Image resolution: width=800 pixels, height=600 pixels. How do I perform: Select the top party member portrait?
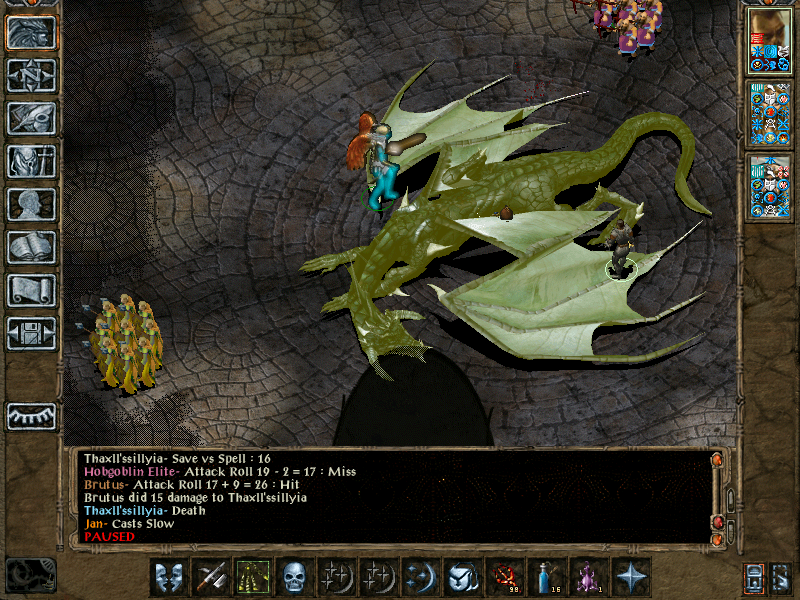[x=769, y=40]
